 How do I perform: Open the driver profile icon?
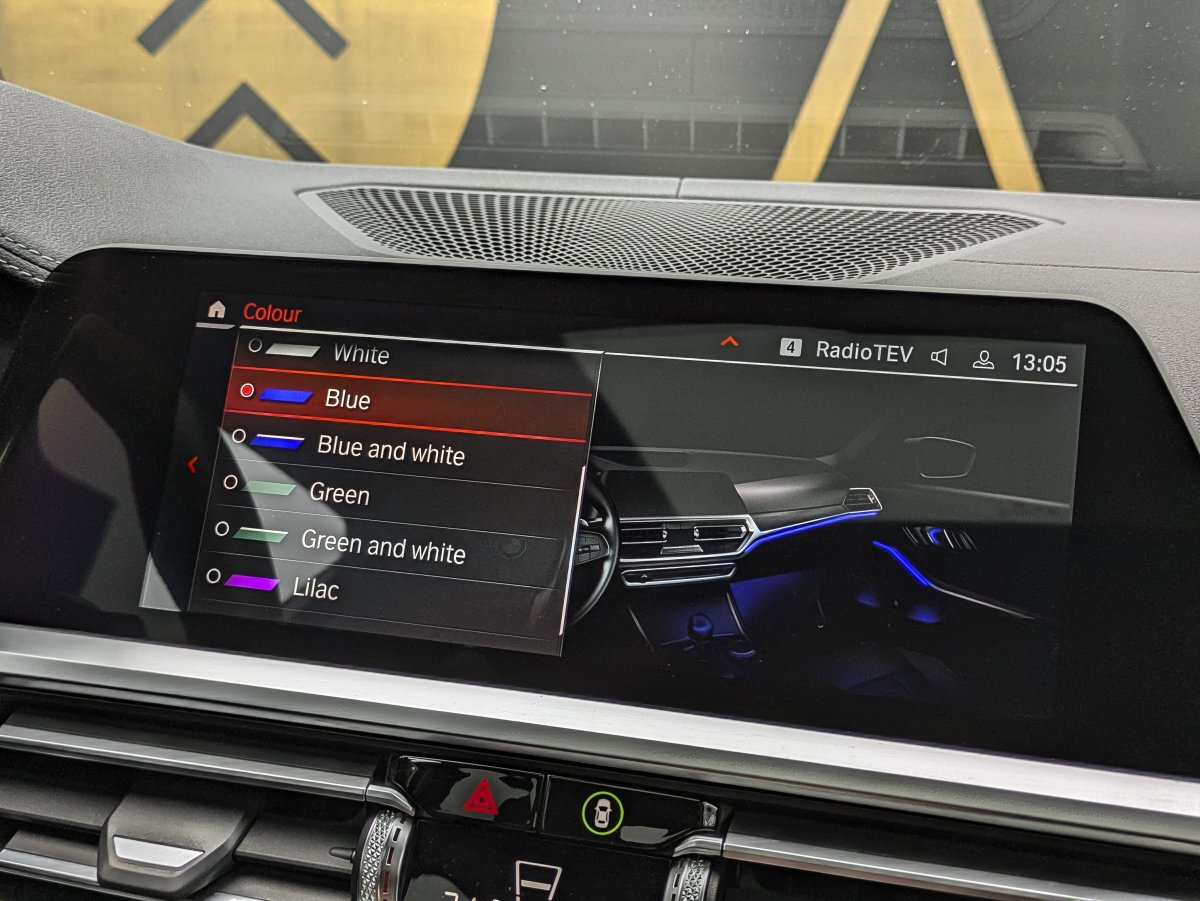click(983, 360)
